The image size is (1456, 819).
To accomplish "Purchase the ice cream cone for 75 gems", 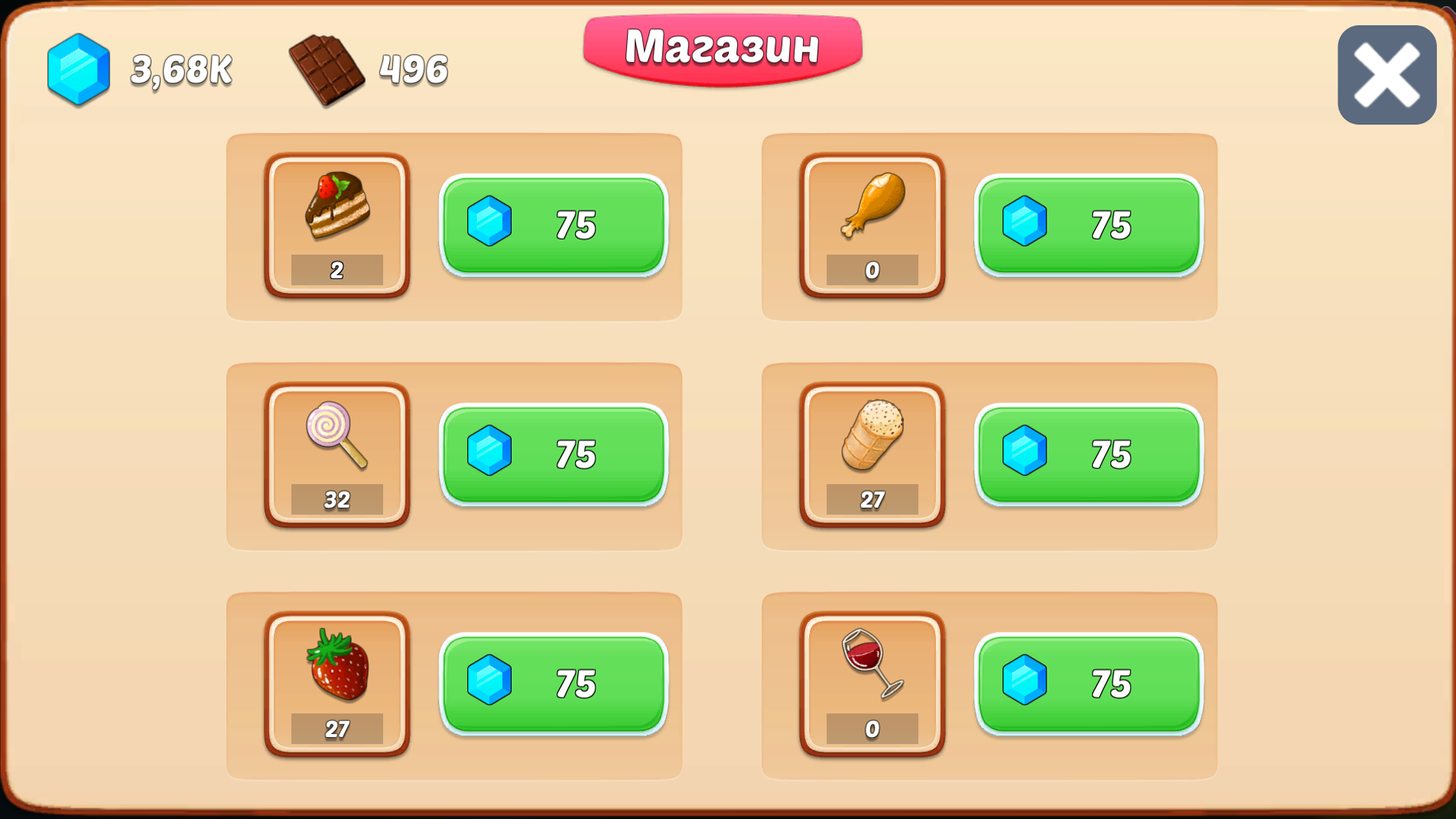I will pos(1089,455).
